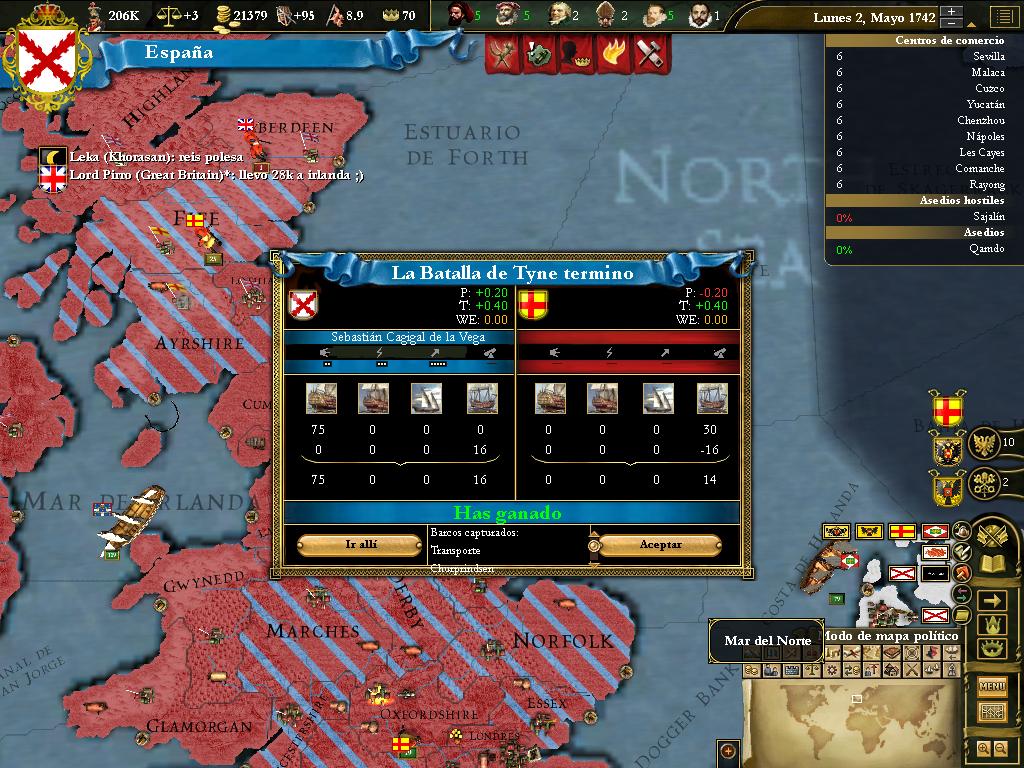This screenshot has height=768, width=1024.
Task: Zoom in with the magnifier plus
Action: point(983,748)
